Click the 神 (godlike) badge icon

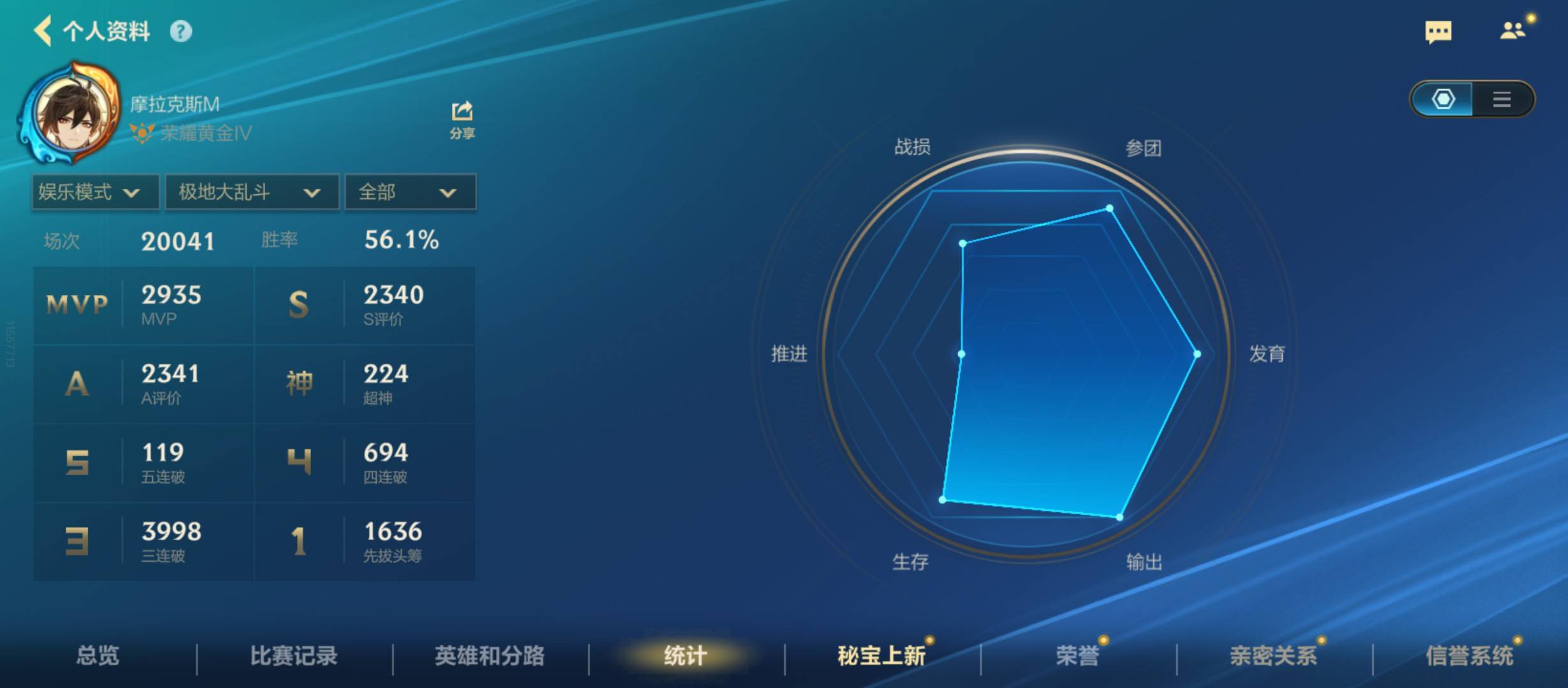pyautogui.click(x=301, y=382)
